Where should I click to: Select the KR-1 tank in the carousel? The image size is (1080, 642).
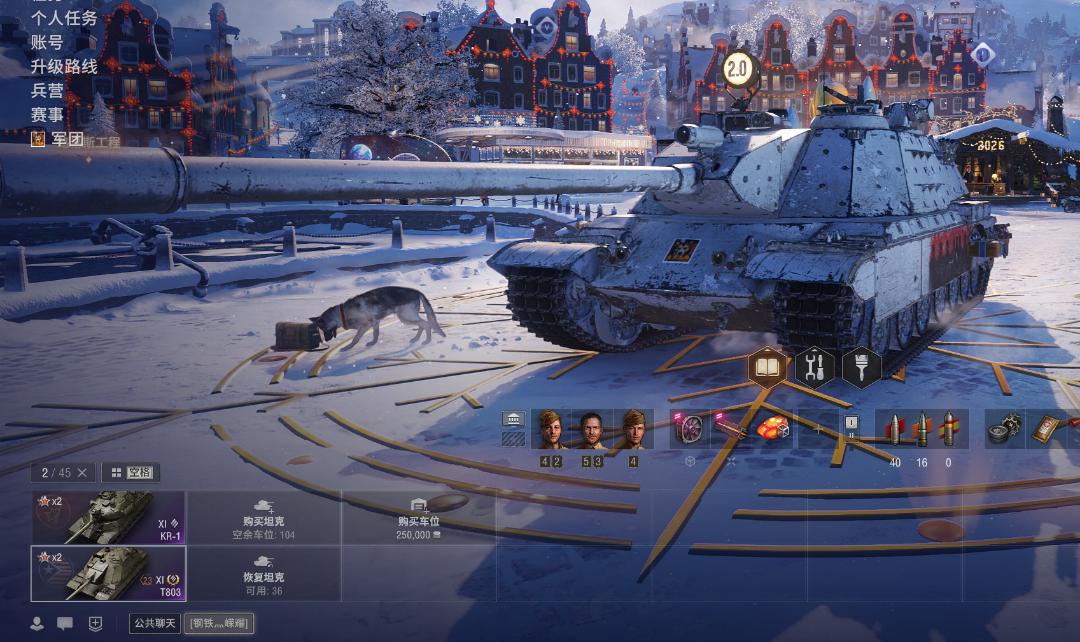pos(108,517)
